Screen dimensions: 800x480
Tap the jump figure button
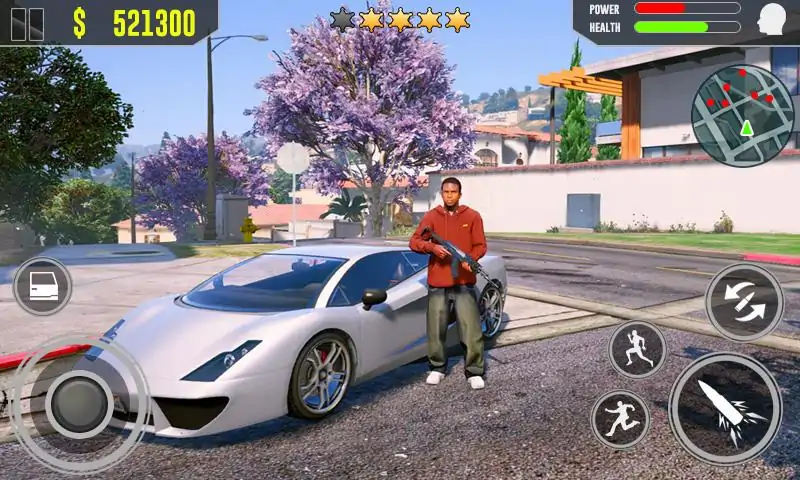pos(620,418)
